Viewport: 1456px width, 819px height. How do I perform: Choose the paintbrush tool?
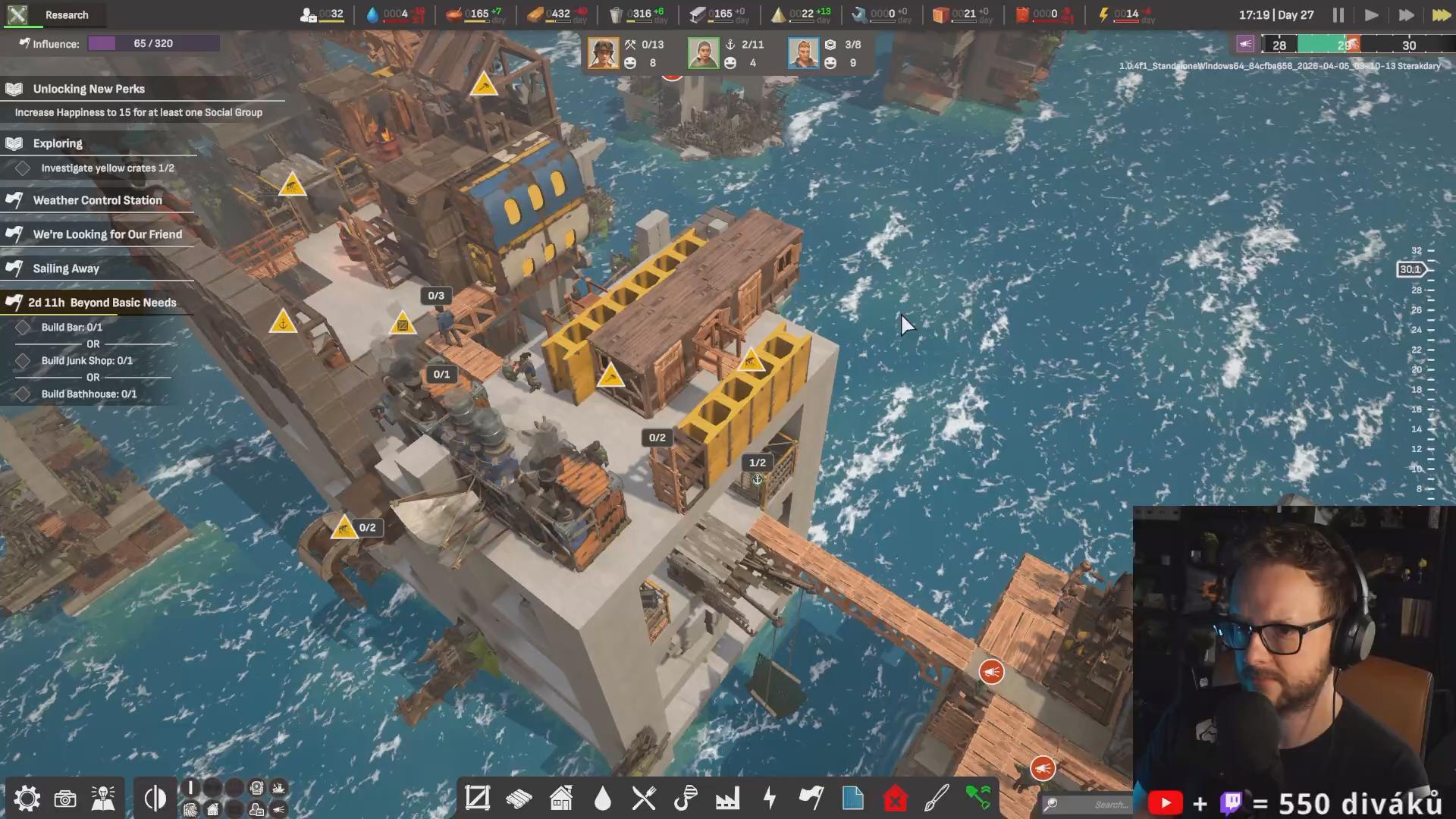[937, 799]
